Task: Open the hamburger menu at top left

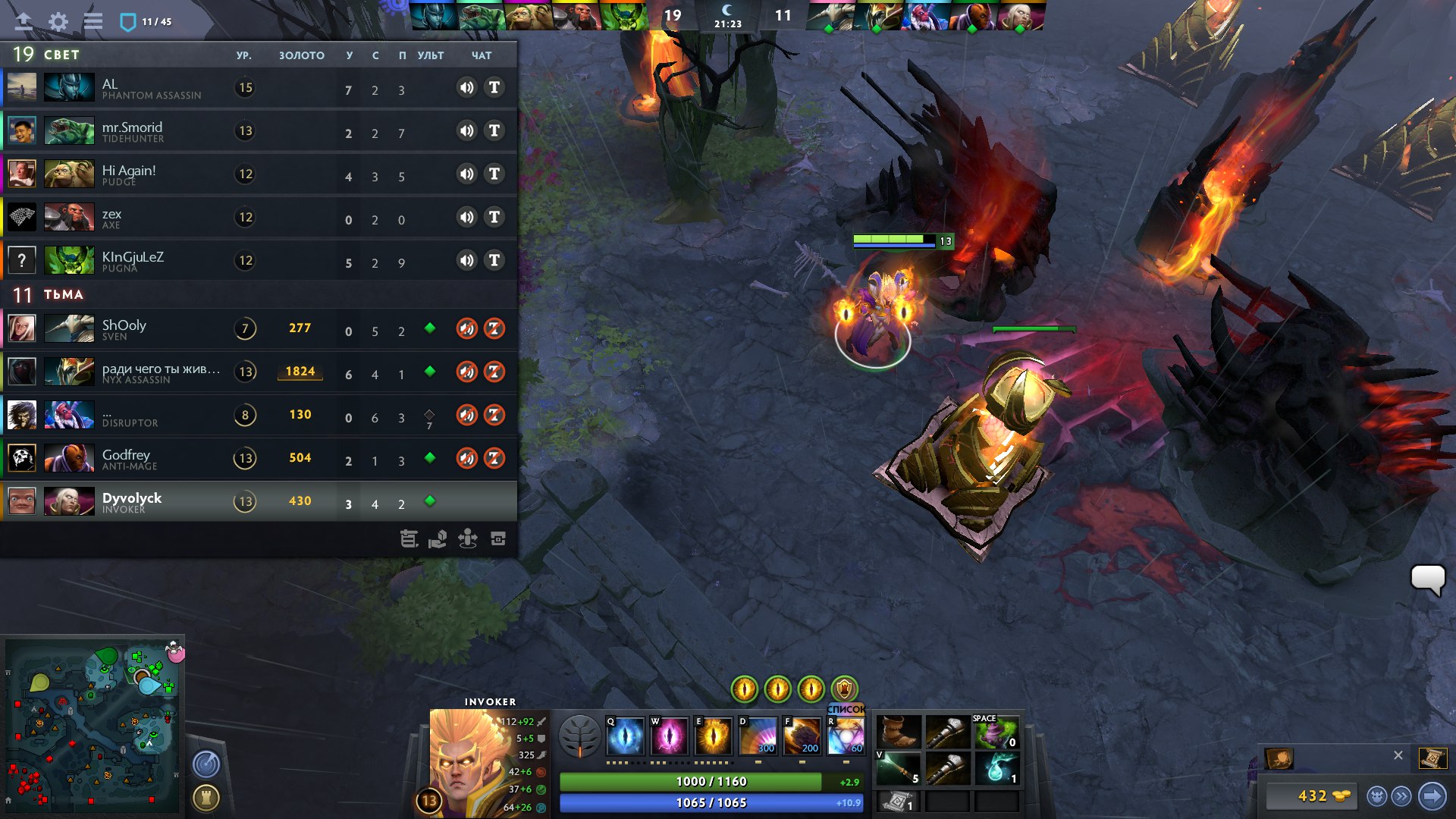Action: pos(93,21)
